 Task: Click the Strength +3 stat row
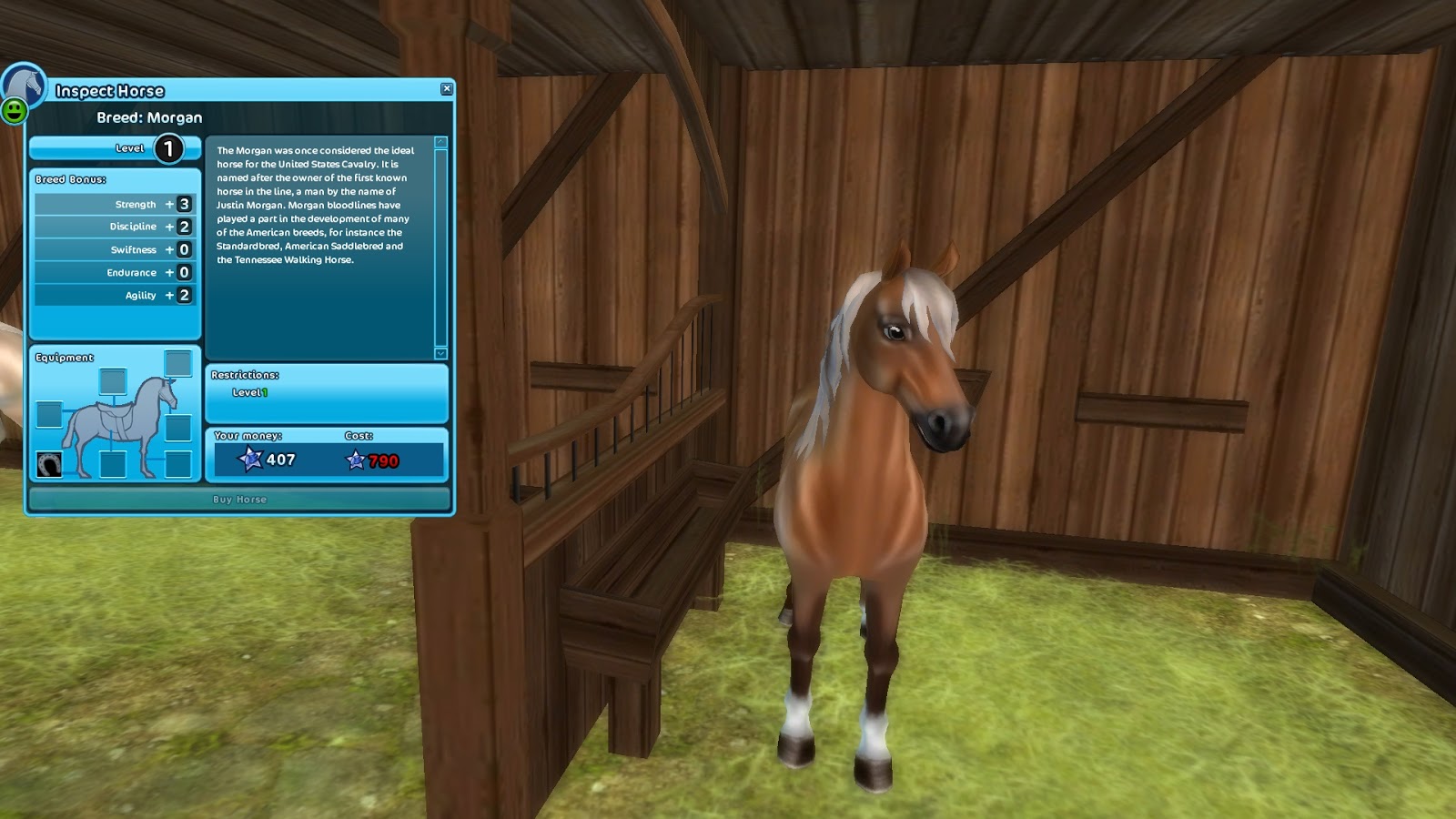(x=114, y=204)
